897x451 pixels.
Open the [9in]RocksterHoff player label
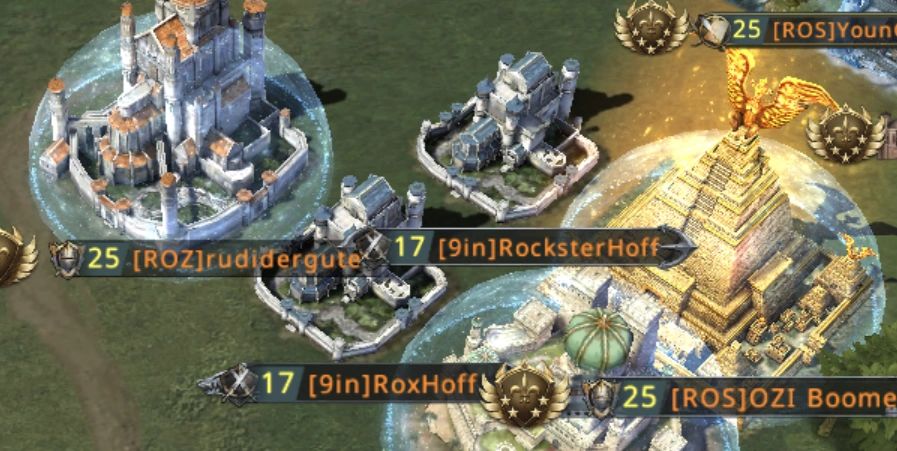[x=549, y=248]
